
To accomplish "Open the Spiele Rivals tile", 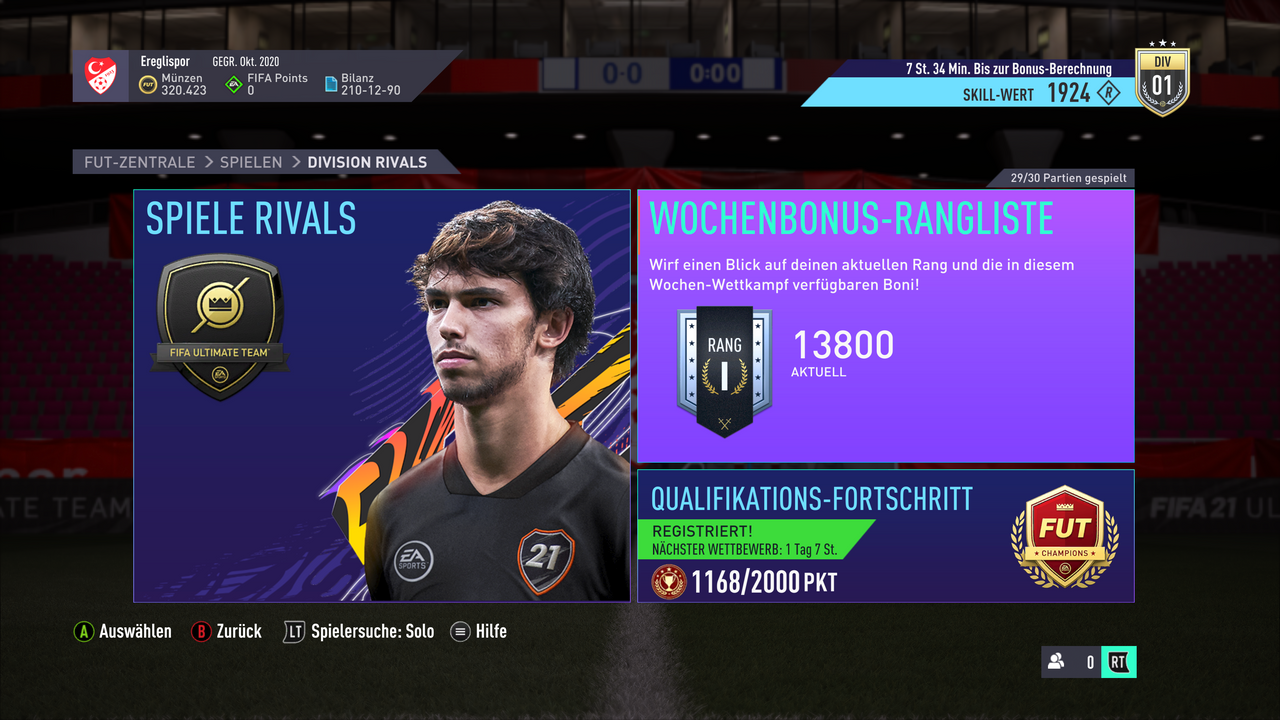I will coord(382,395).
